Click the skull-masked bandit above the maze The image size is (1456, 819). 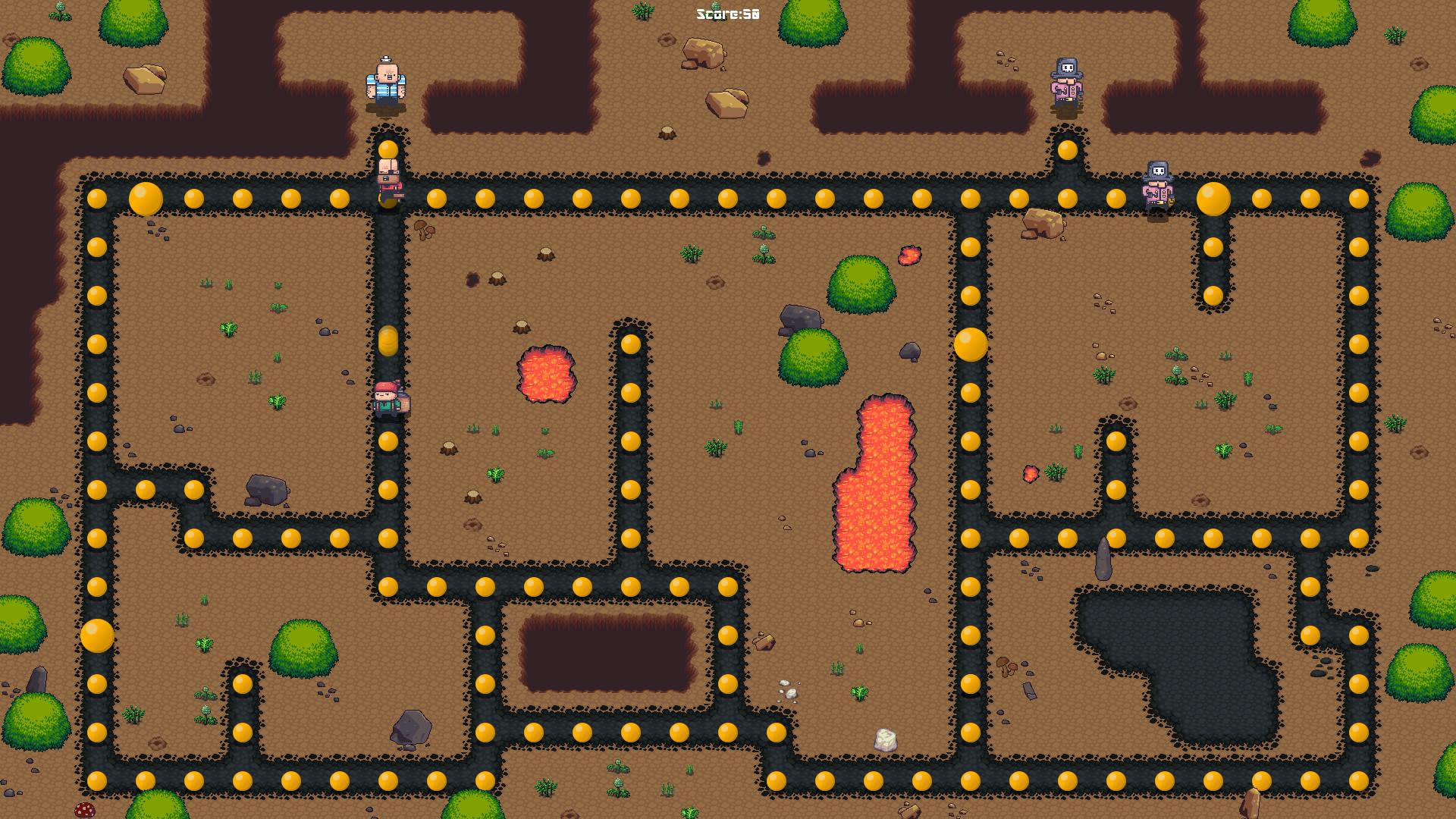[x=1065, y=82]
